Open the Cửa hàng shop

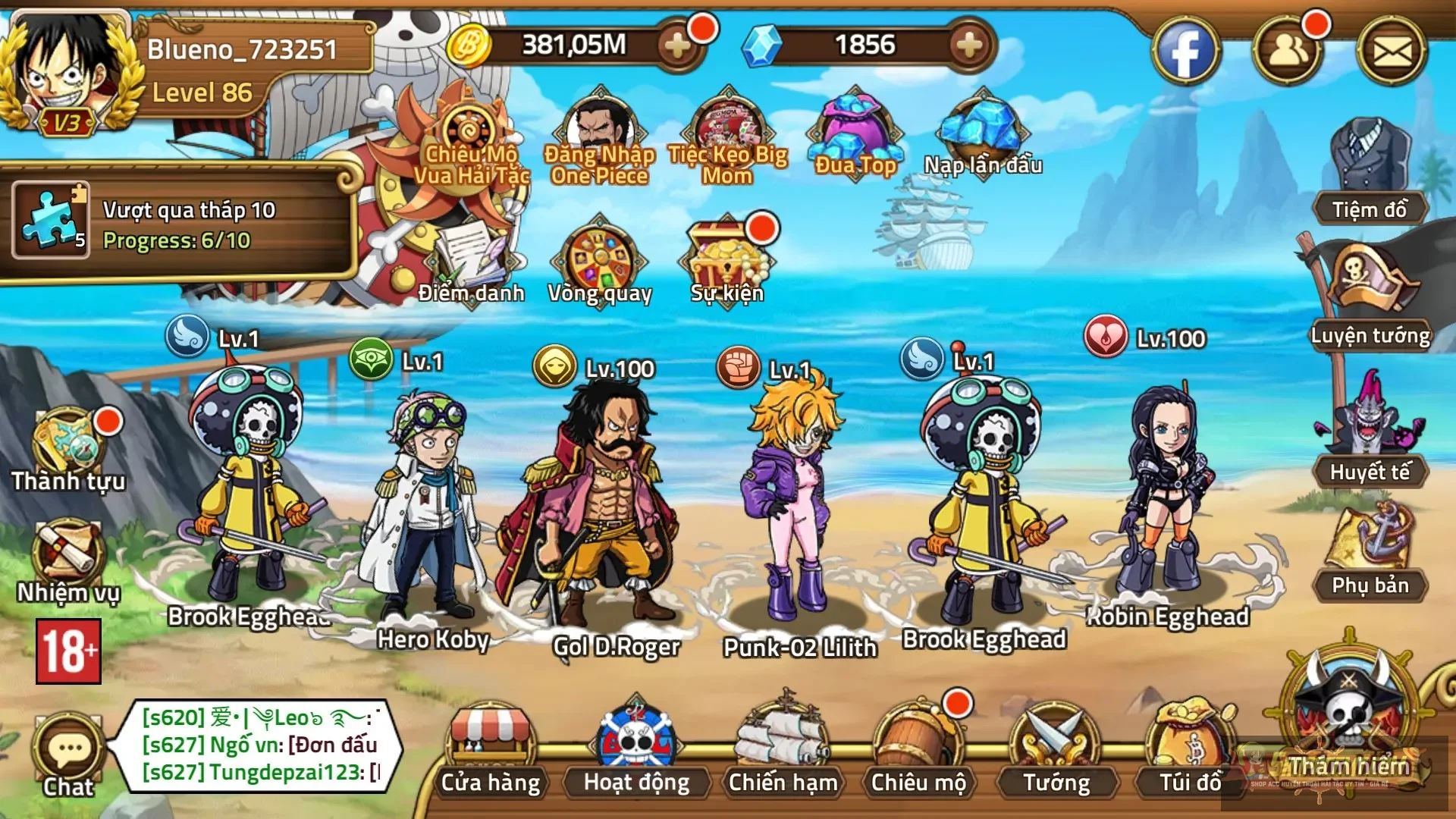[x=490, y=751]
